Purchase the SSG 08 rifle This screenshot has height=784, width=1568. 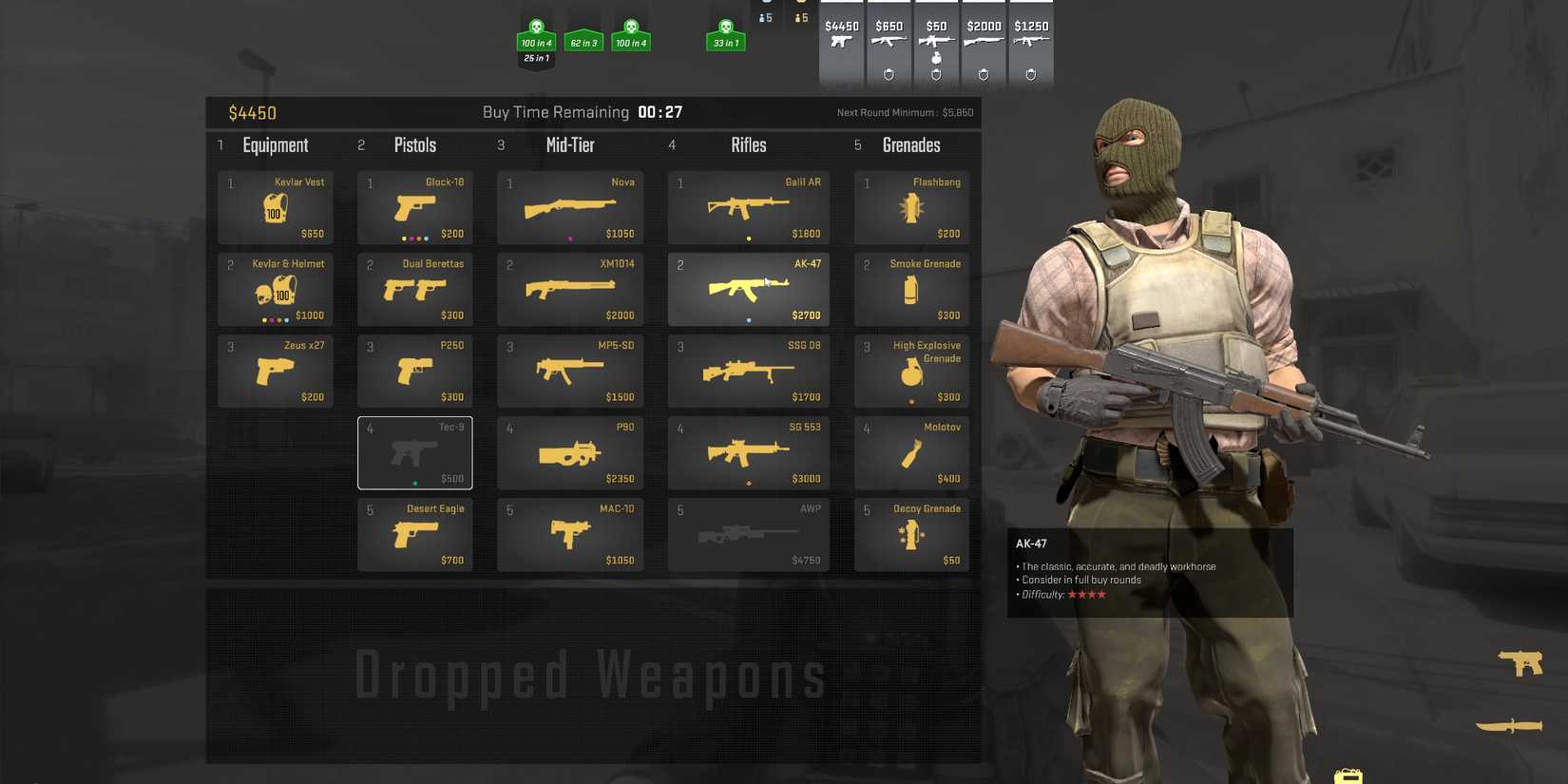(x=748, y=371)
